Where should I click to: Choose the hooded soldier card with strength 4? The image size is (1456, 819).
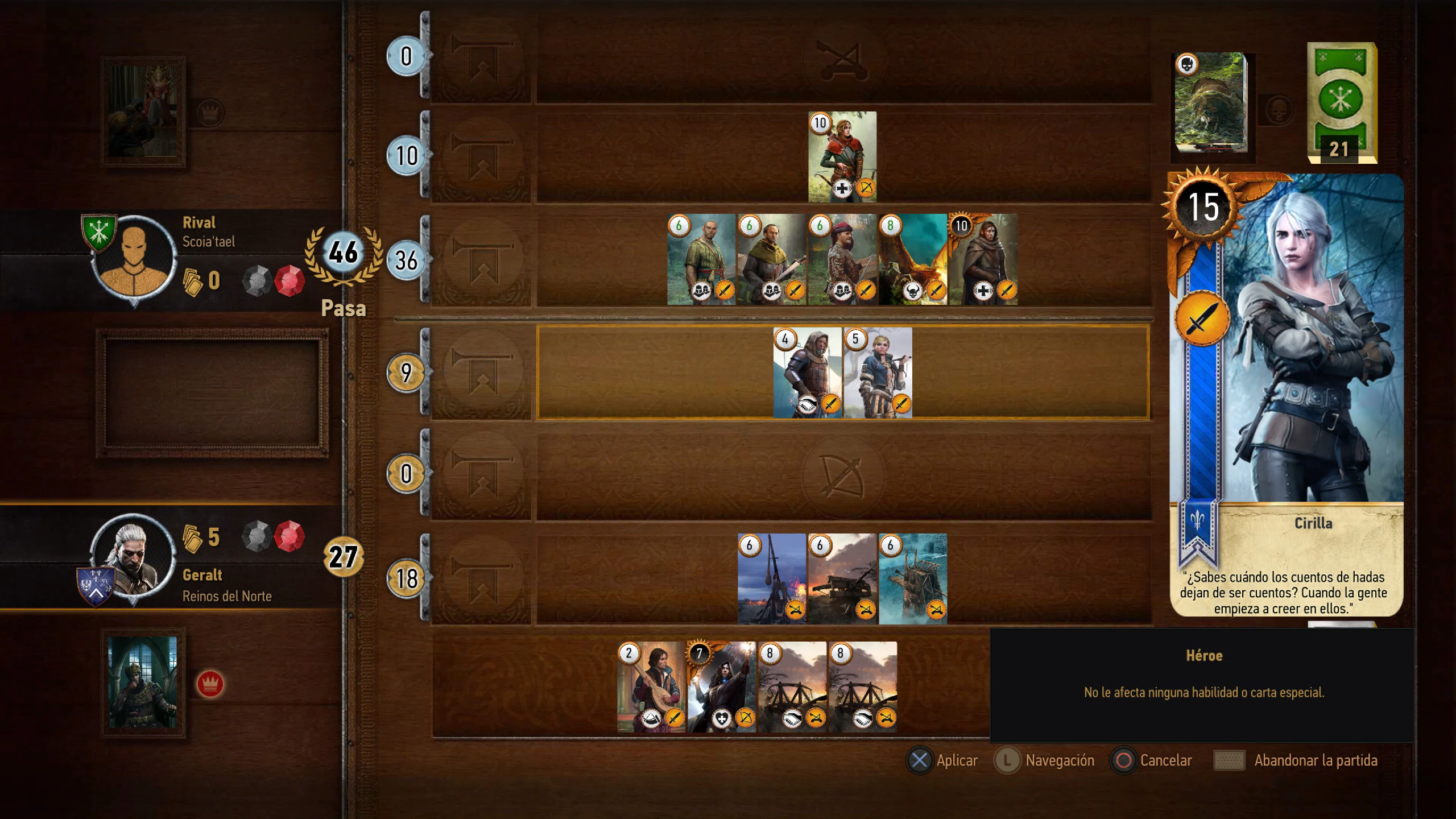(807, 373)
